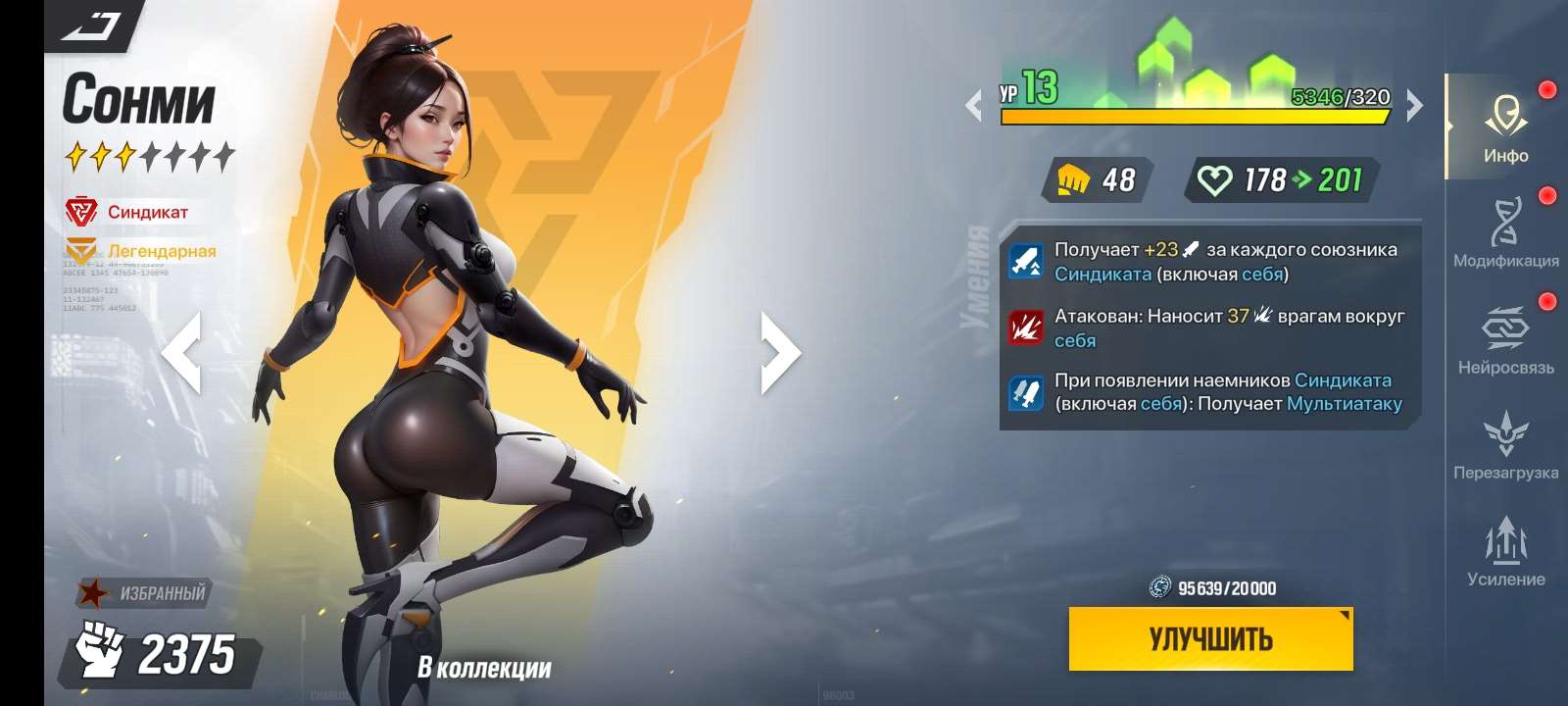Click the health heart icon showing 178
Viewport: 1568px width, 706px height.
coord(1215,179)
